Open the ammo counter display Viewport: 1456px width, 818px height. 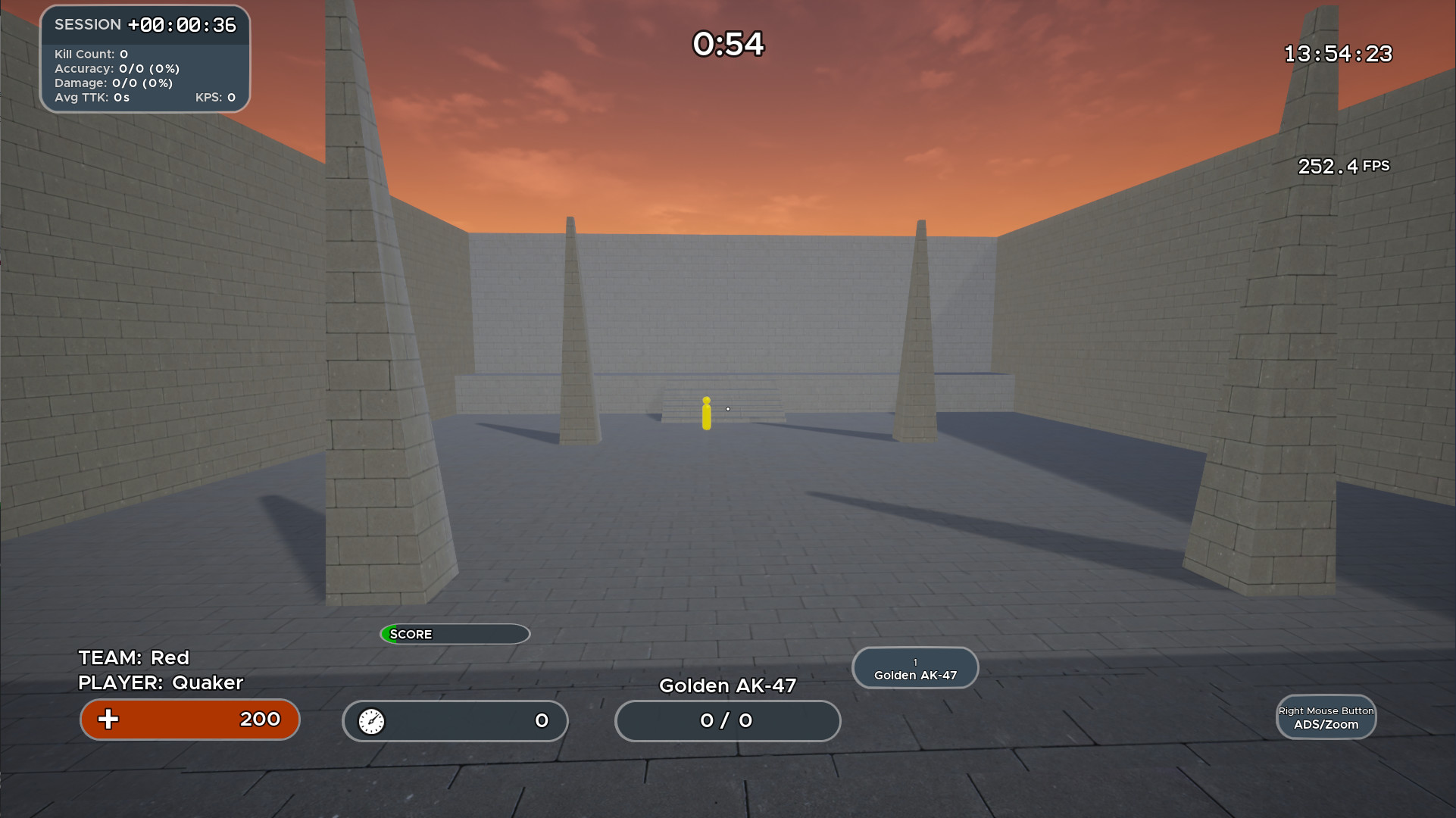click(726, 721)
